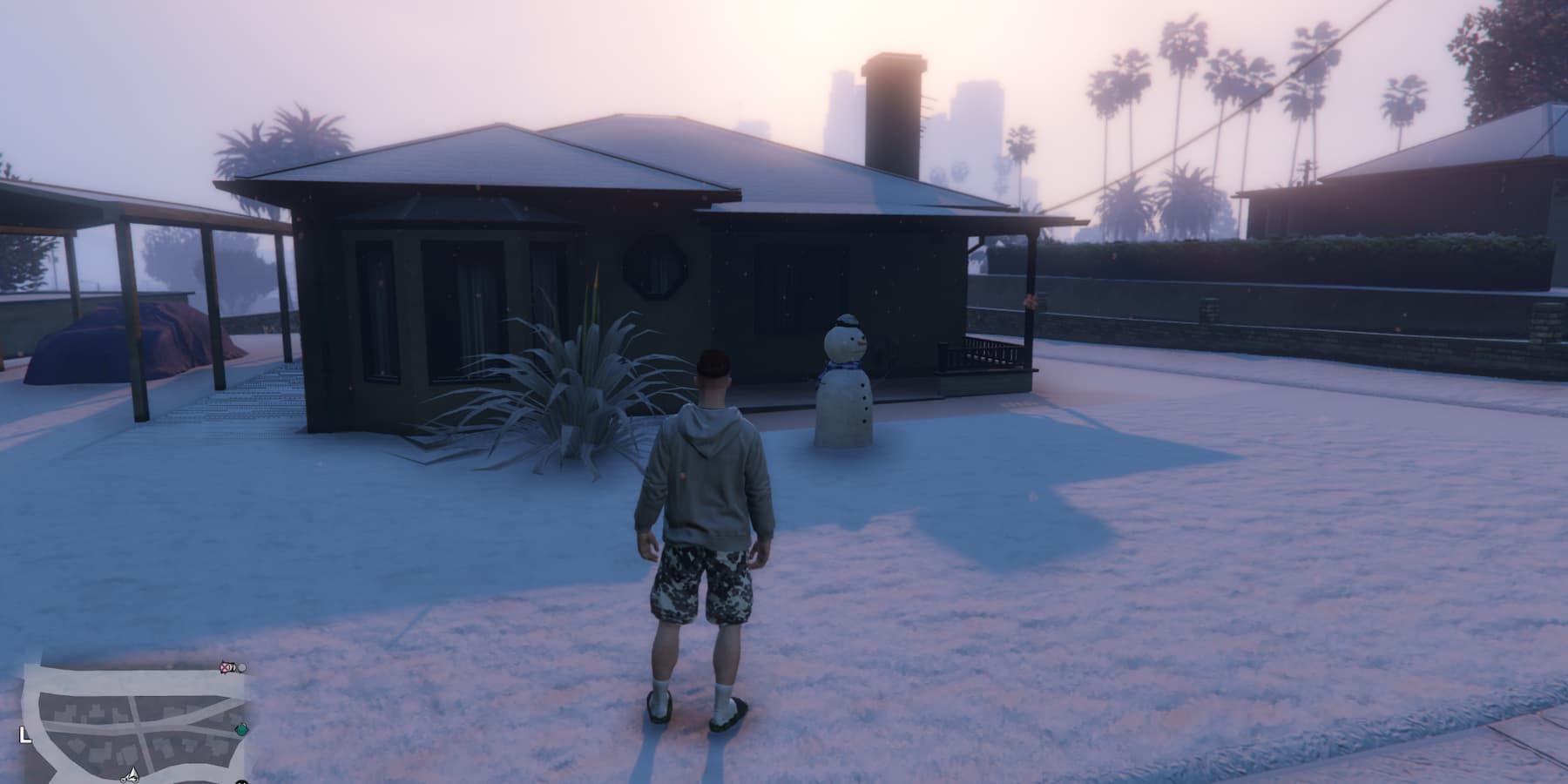The width and height of the screenshot is (1568, 784).
Task: Select the white circular blip on the minimap
Action: click(x=242, y=668)
